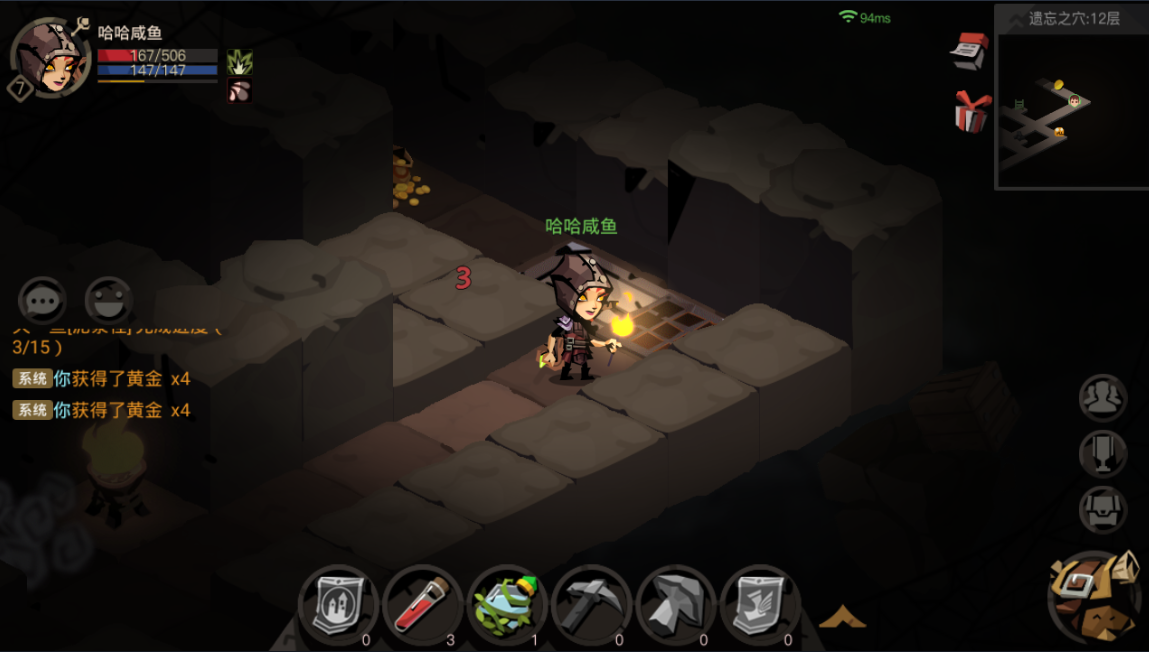Click the system chat message log
1149x652 pixels.
[102, 394]
